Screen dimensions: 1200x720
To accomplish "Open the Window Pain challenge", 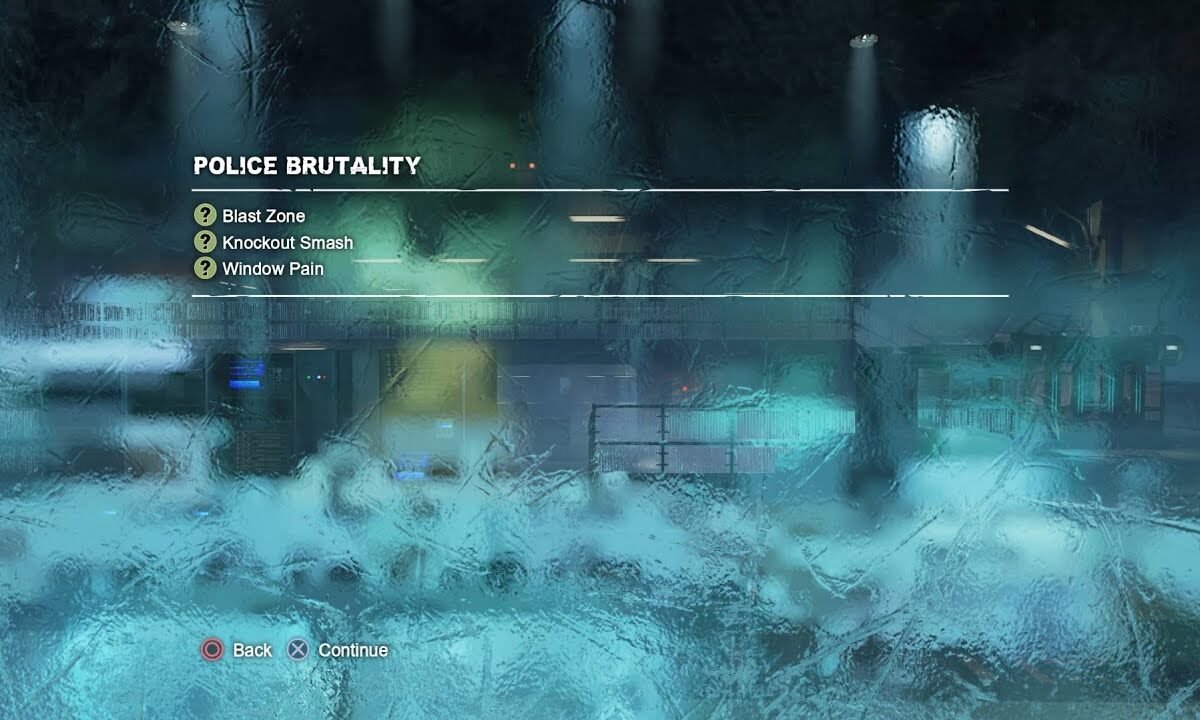I will [272, 268].
